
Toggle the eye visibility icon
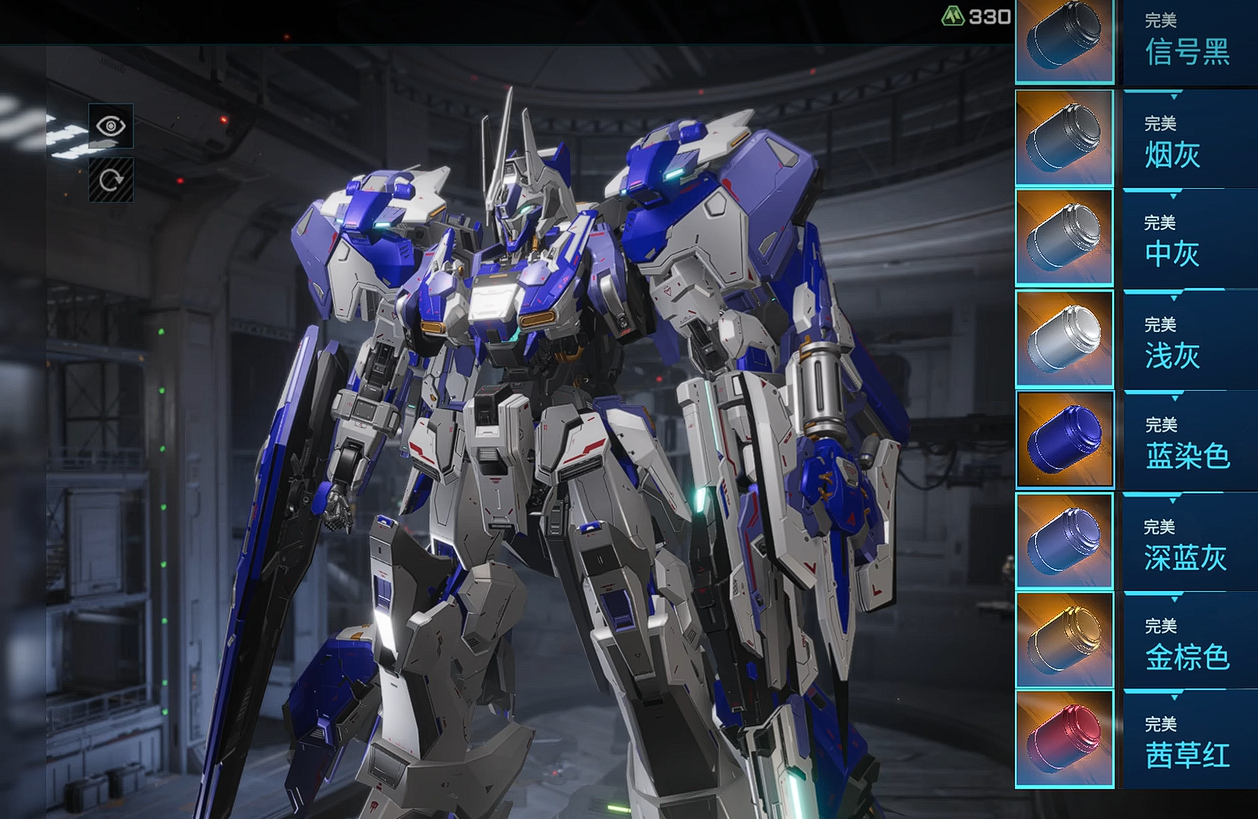pyautogui.click(x=110, y=126)
